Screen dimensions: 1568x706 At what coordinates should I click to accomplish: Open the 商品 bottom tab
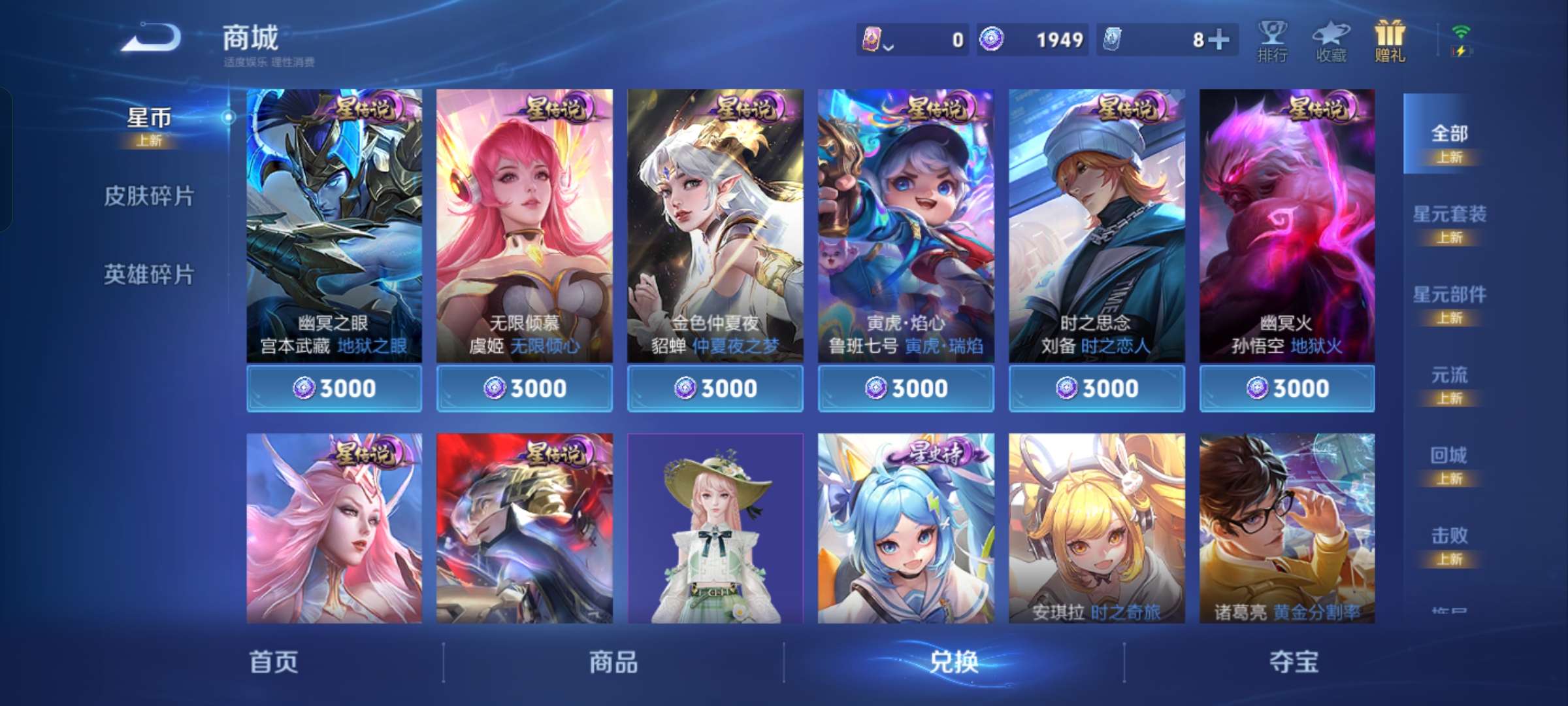pyautogui.click(x=613, y=662)
